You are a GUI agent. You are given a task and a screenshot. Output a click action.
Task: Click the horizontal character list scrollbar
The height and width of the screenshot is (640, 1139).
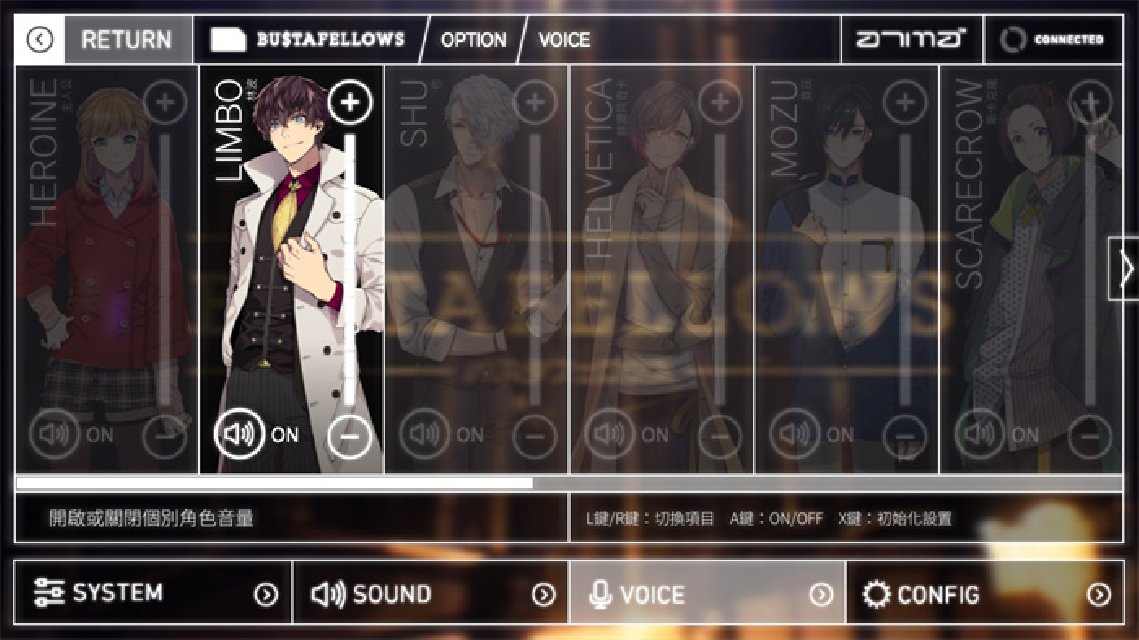pyautogui.click(x=274, y=483)
